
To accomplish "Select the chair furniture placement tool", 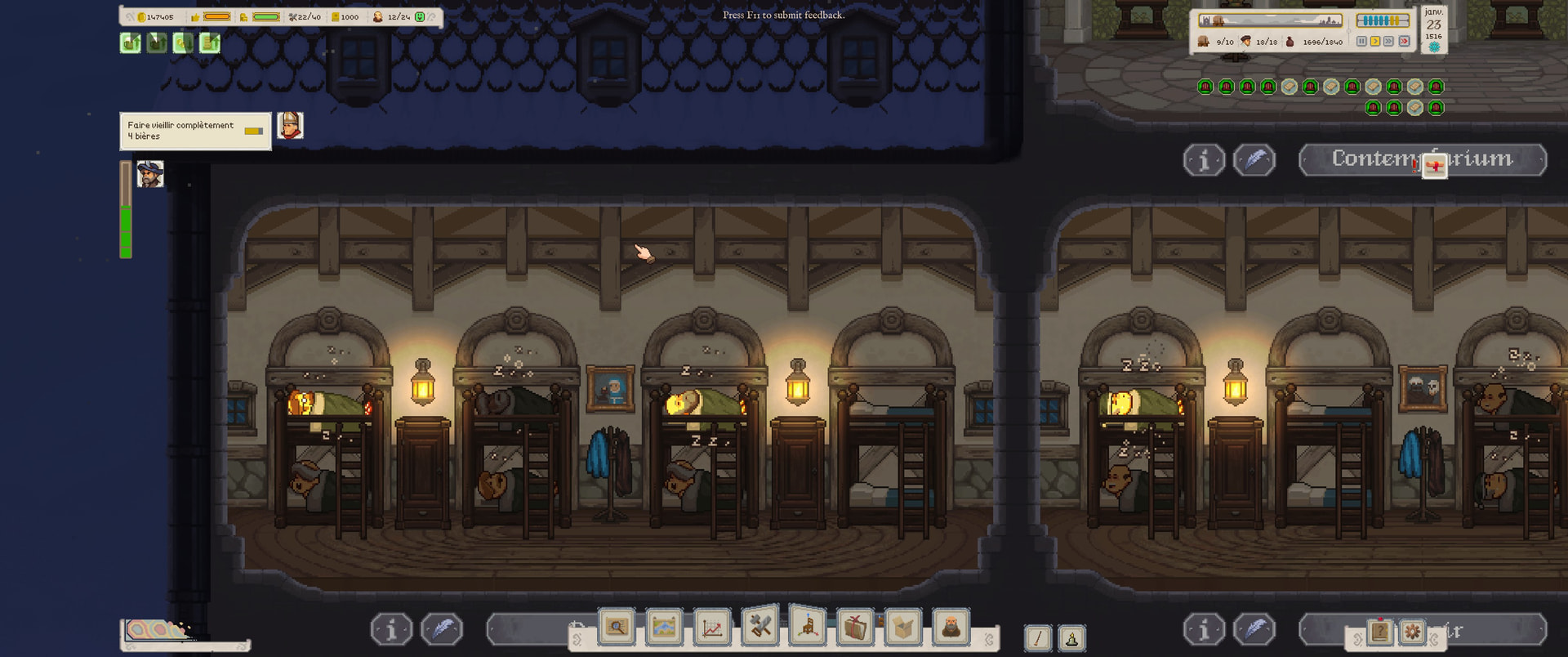I will pos(808,628).
